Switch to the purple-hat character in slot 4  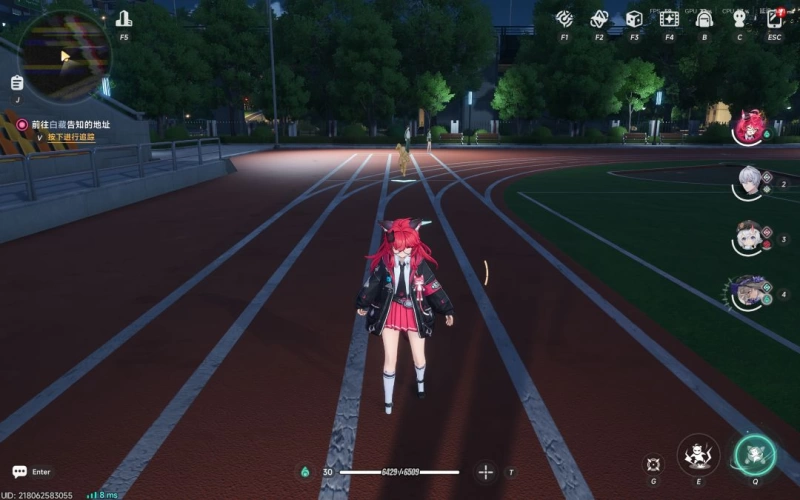pyautogui.click(x=748, y=293)
